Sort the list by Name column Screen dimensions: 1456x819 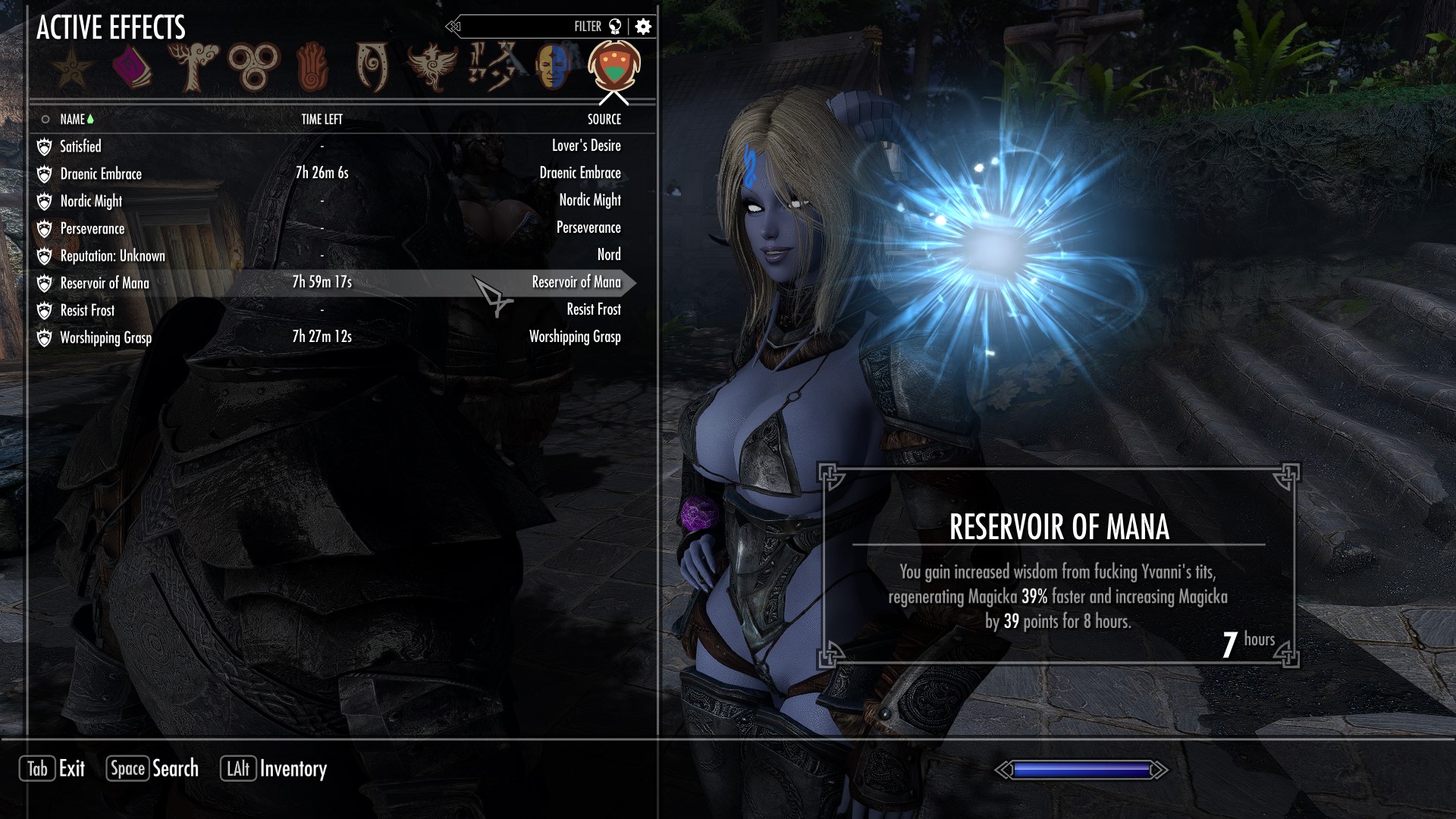point(73,119)
